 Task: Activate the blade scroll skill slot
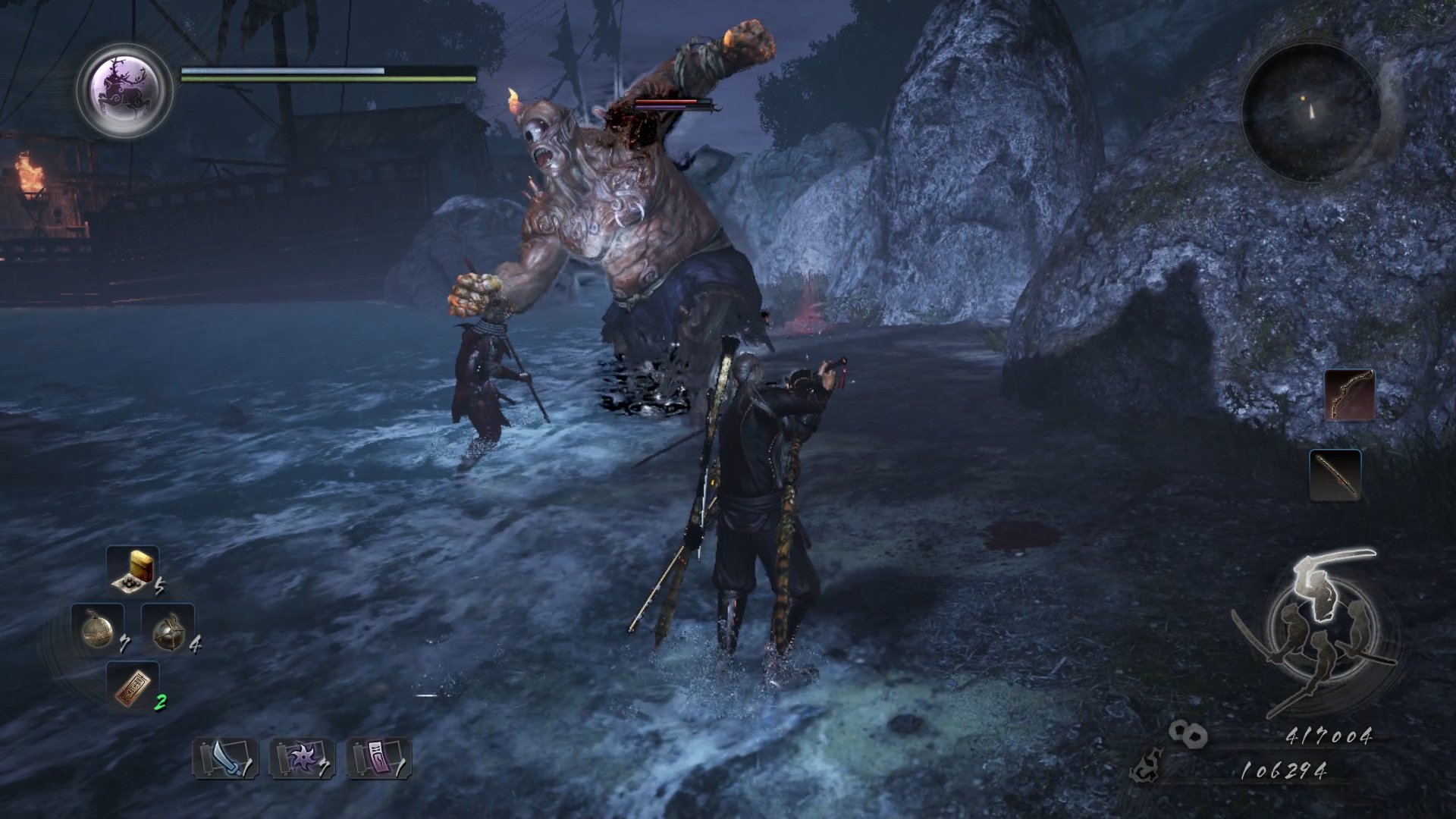(225, 758)
